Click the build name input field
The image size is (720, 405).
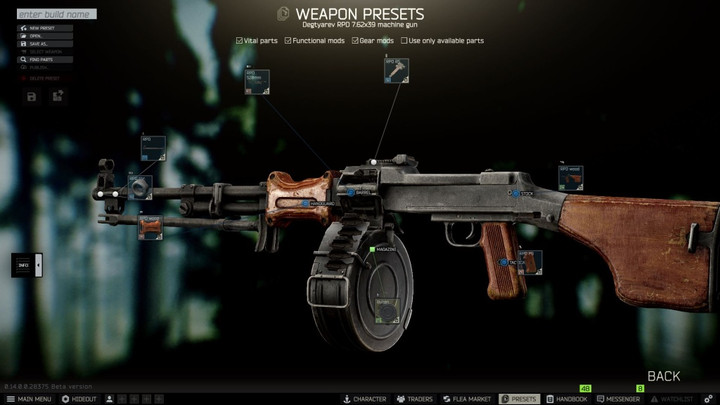coord(57,14)
